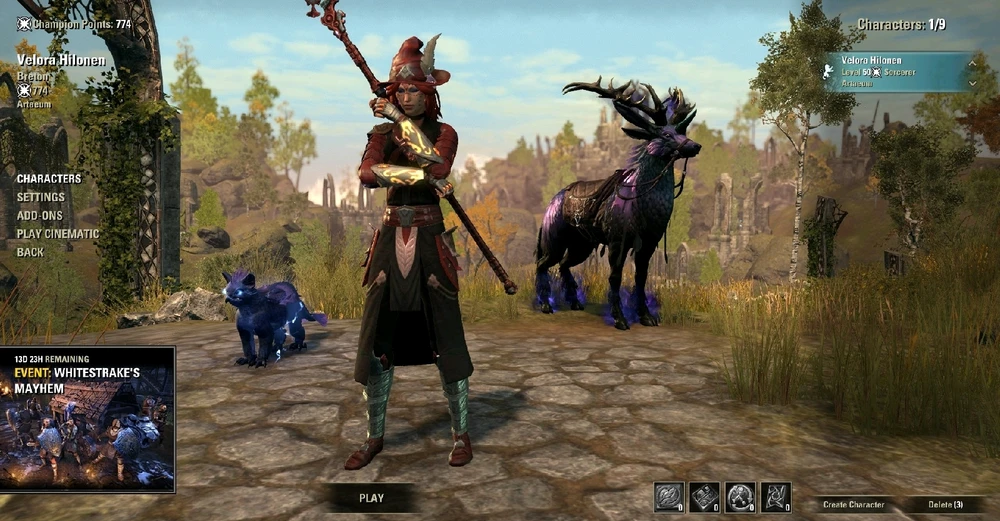1000x521 pixels.
Task: Click the Play button
Action: [371, 497]
